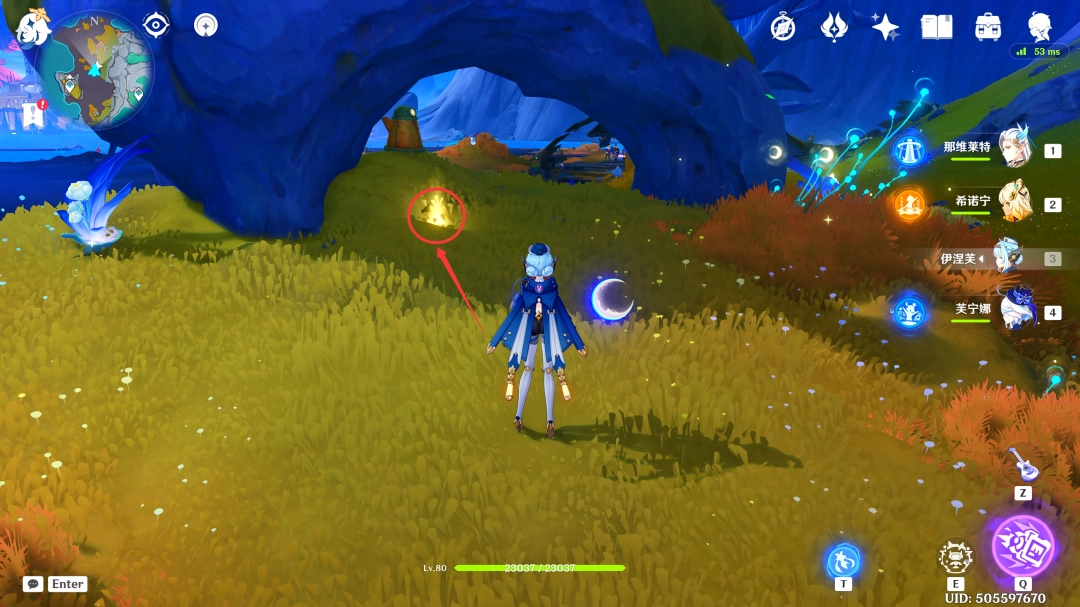The width and height of the screenshot is (1080, 607).
Task: Open the quest log bookmark icon
Action: click(x=33, y=115)
